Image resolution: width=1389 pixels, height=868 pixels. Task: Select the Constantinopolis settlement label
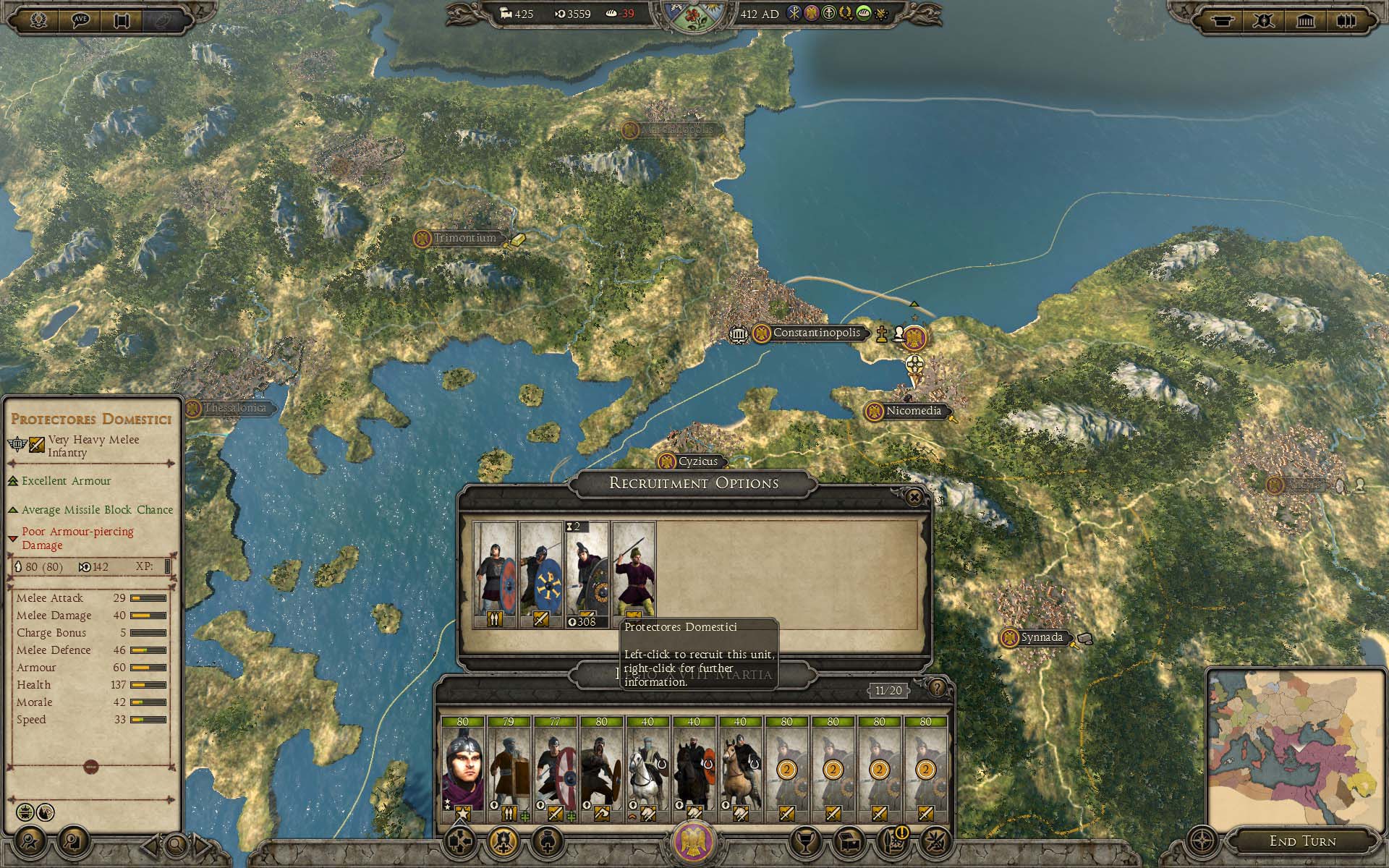coord(816,333)
